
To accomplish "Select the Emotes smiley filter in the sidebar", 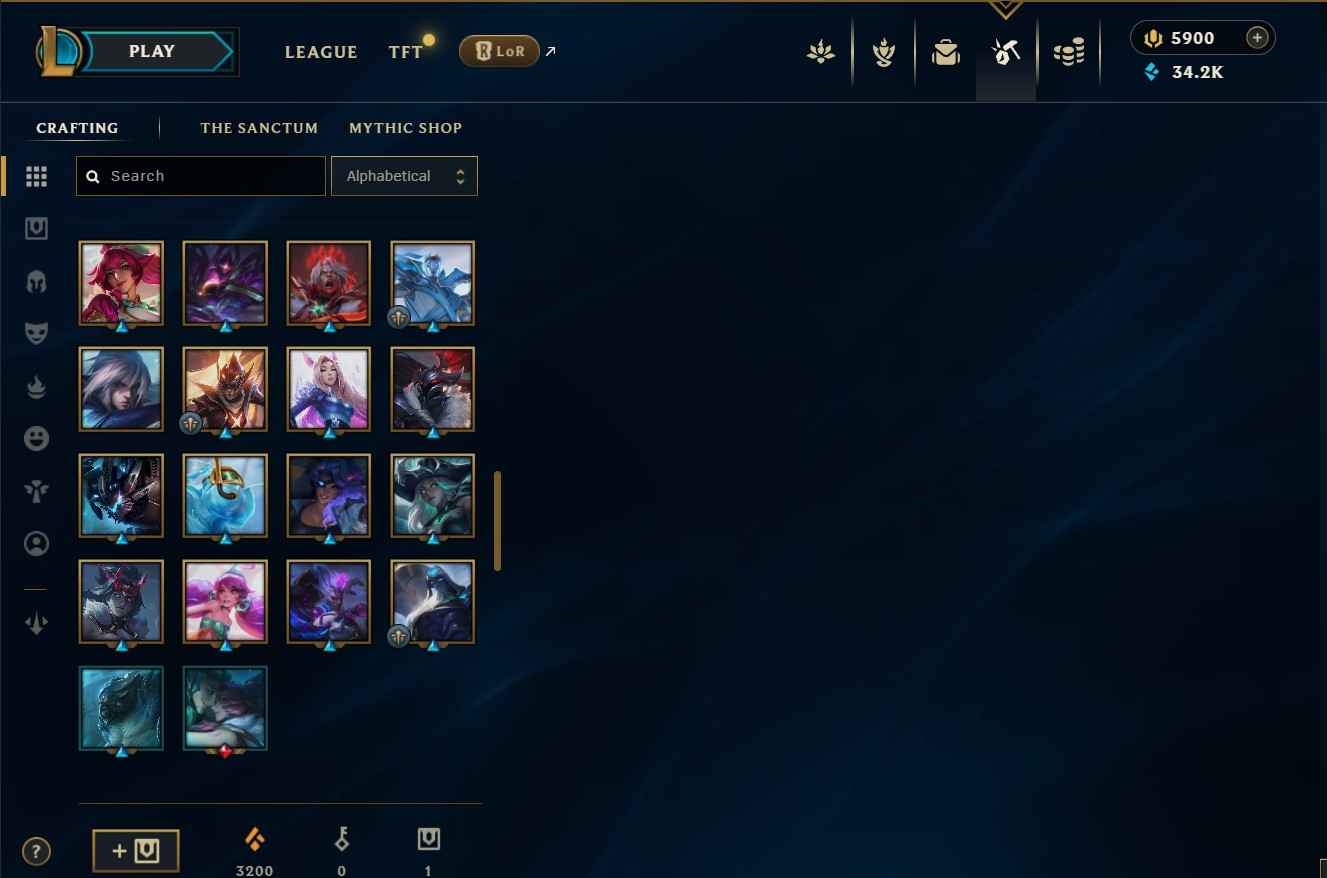I will (x=36, y=438).
